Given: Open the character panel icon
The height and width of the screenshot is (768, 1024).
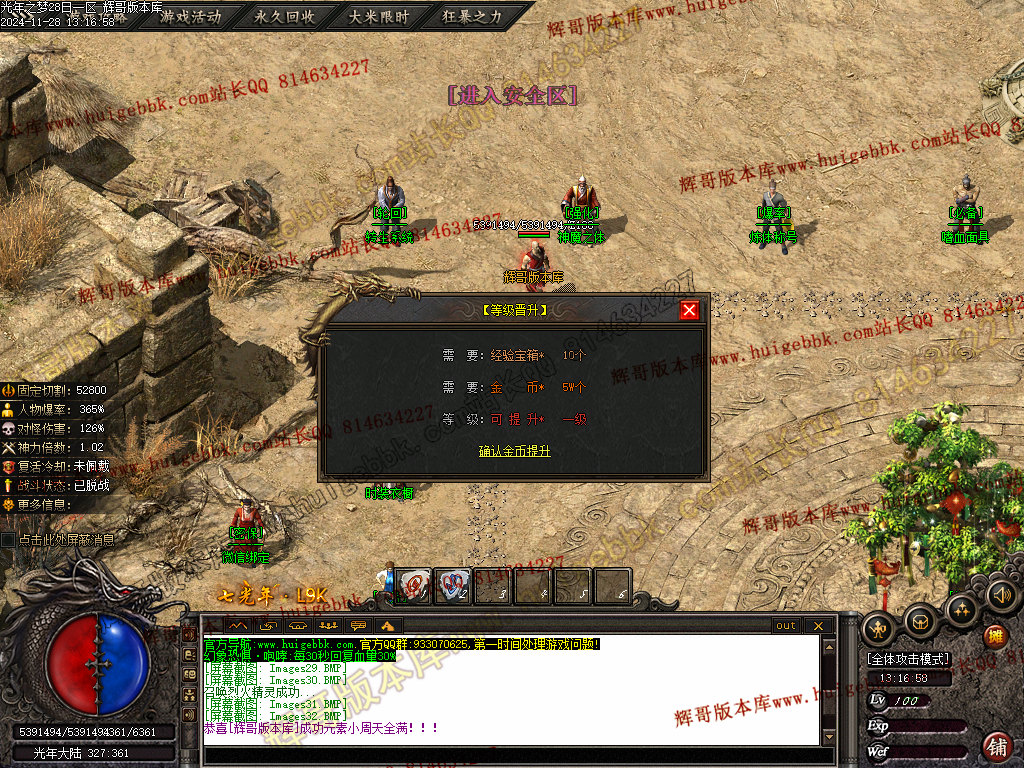Looking at the screenshot, I should coord(880,628).
